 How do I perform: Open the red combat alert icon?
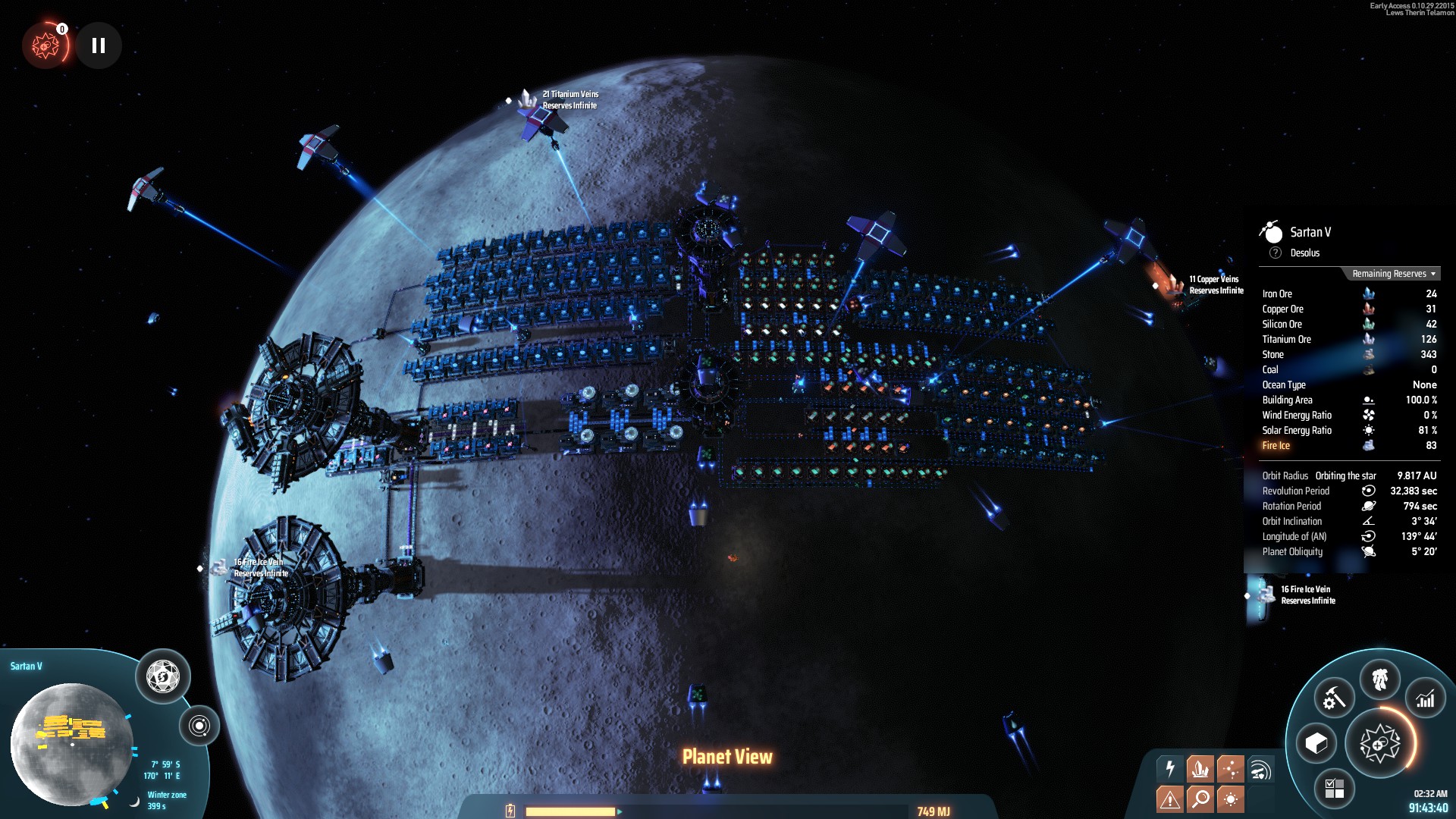(45, 45)
